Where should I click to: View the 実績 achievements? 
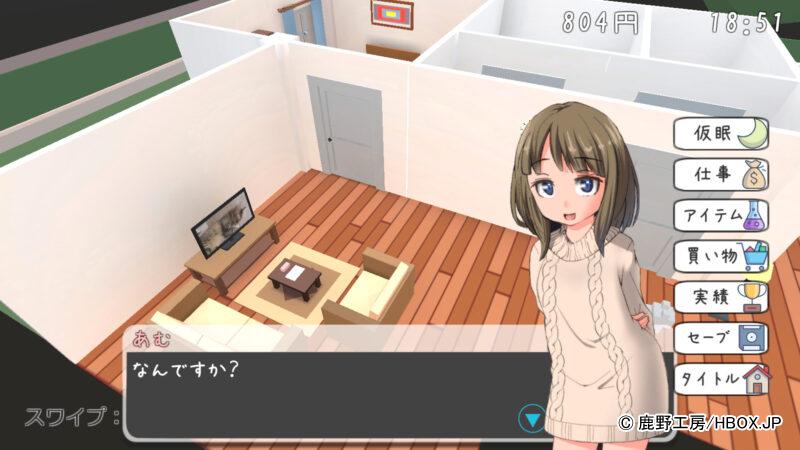pyautogui.click(x=722, y=297)
